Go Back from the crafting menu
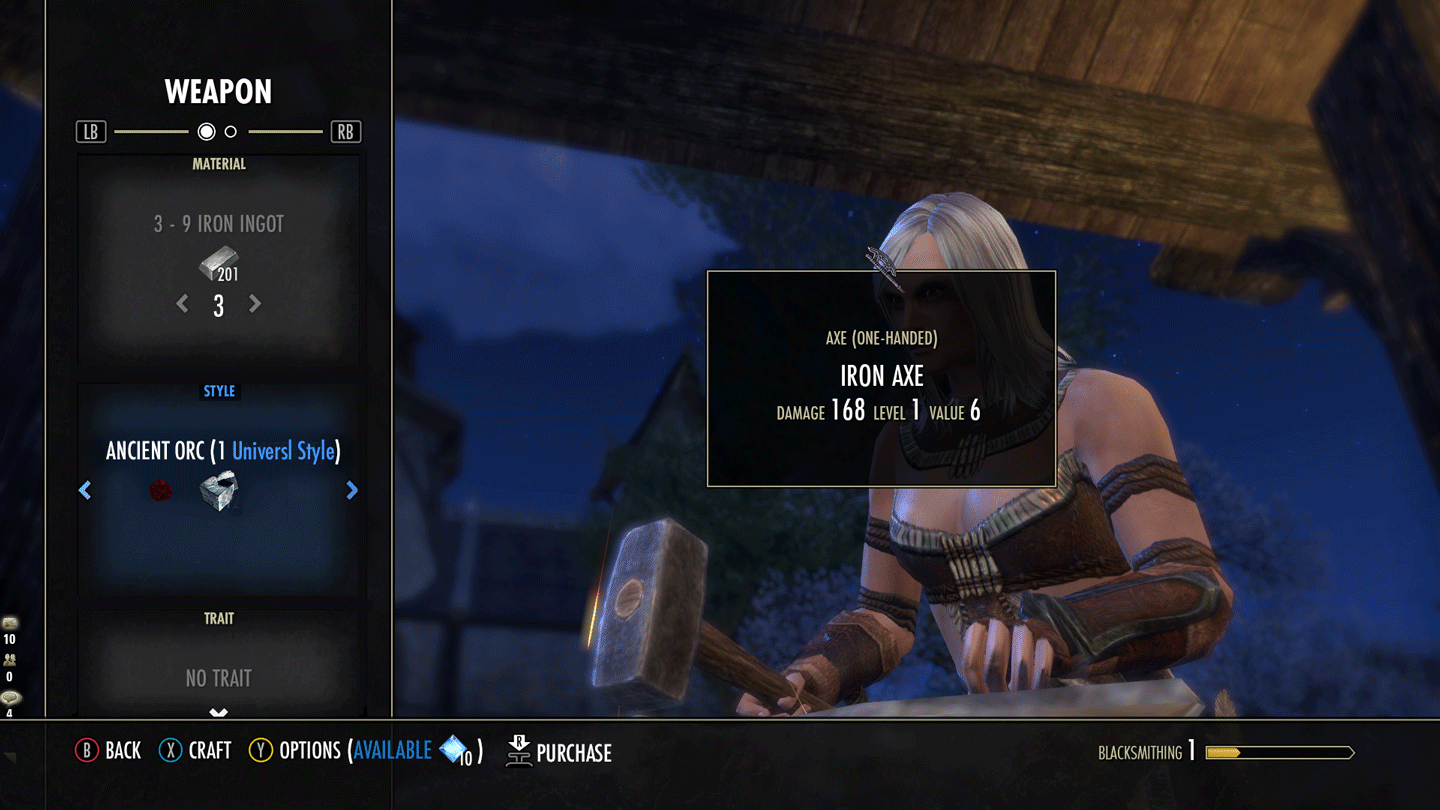The width and height of the screenshot is (1440, 810). coord(108,751)
